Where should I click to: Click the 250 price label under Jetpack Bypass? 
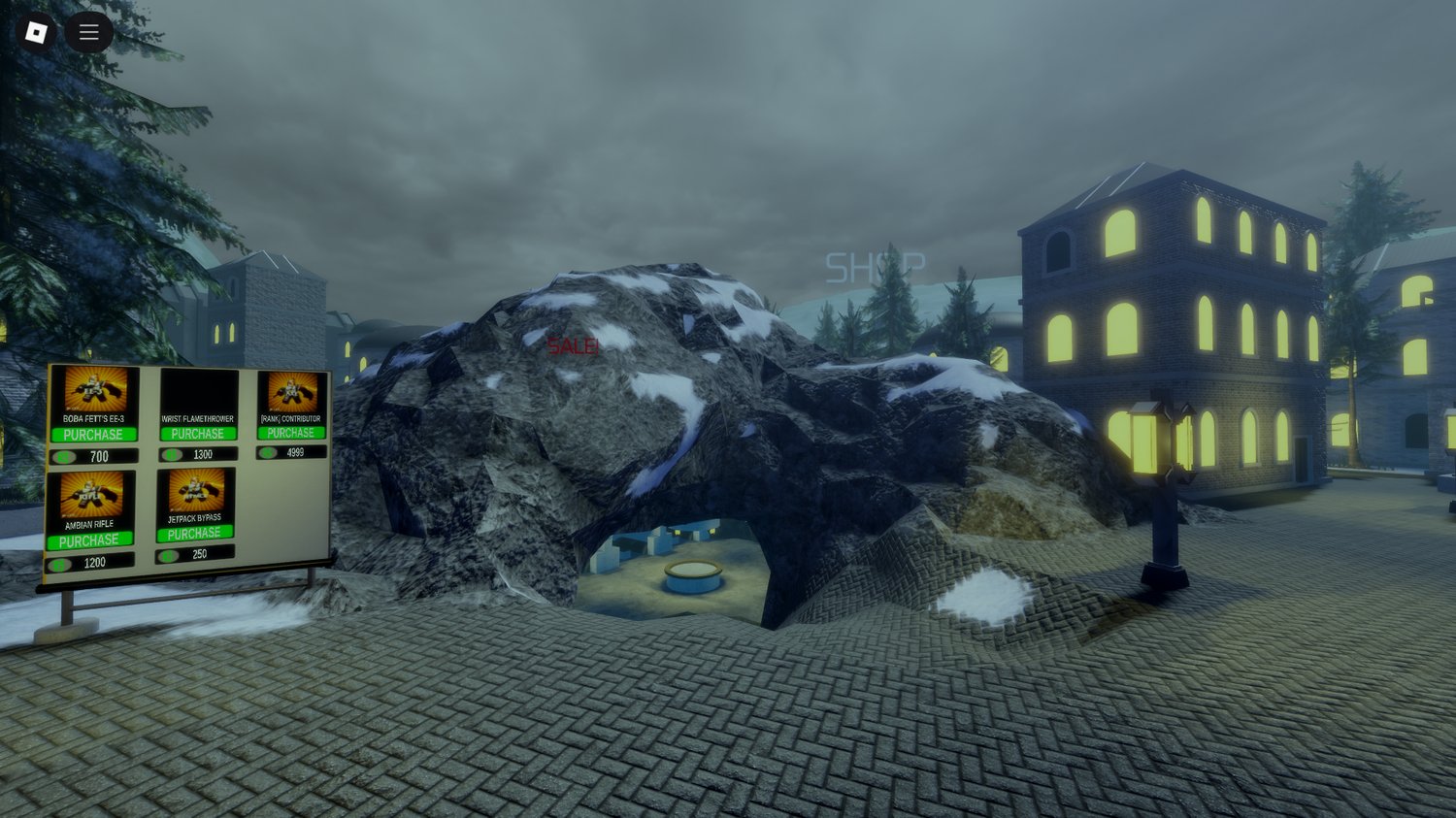pyautogui.click(x=201, y=554)
